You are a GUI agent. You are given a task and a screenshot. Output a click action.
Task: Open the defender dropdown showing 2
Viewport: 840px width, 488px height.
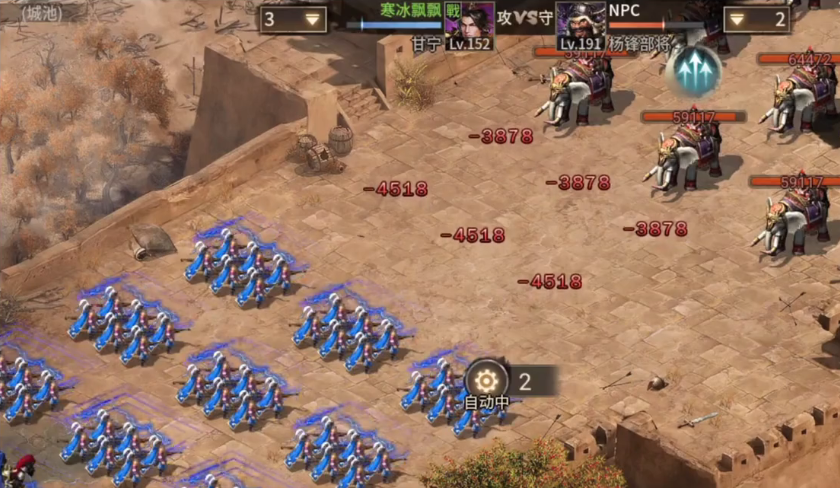click(756, 19)
